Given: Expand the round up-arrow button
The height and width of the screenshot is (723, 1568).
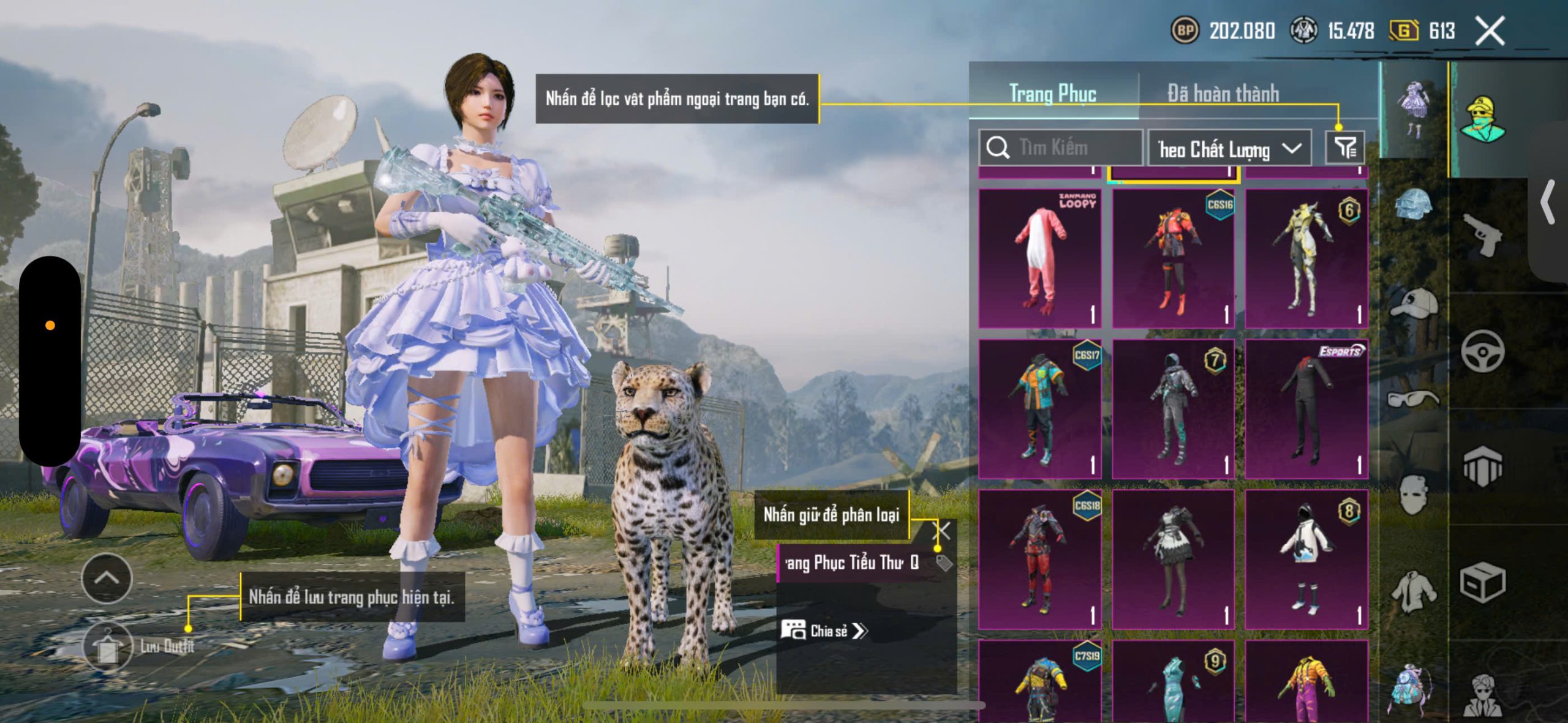Looking at the screenshot, I should tap(107, 579).
